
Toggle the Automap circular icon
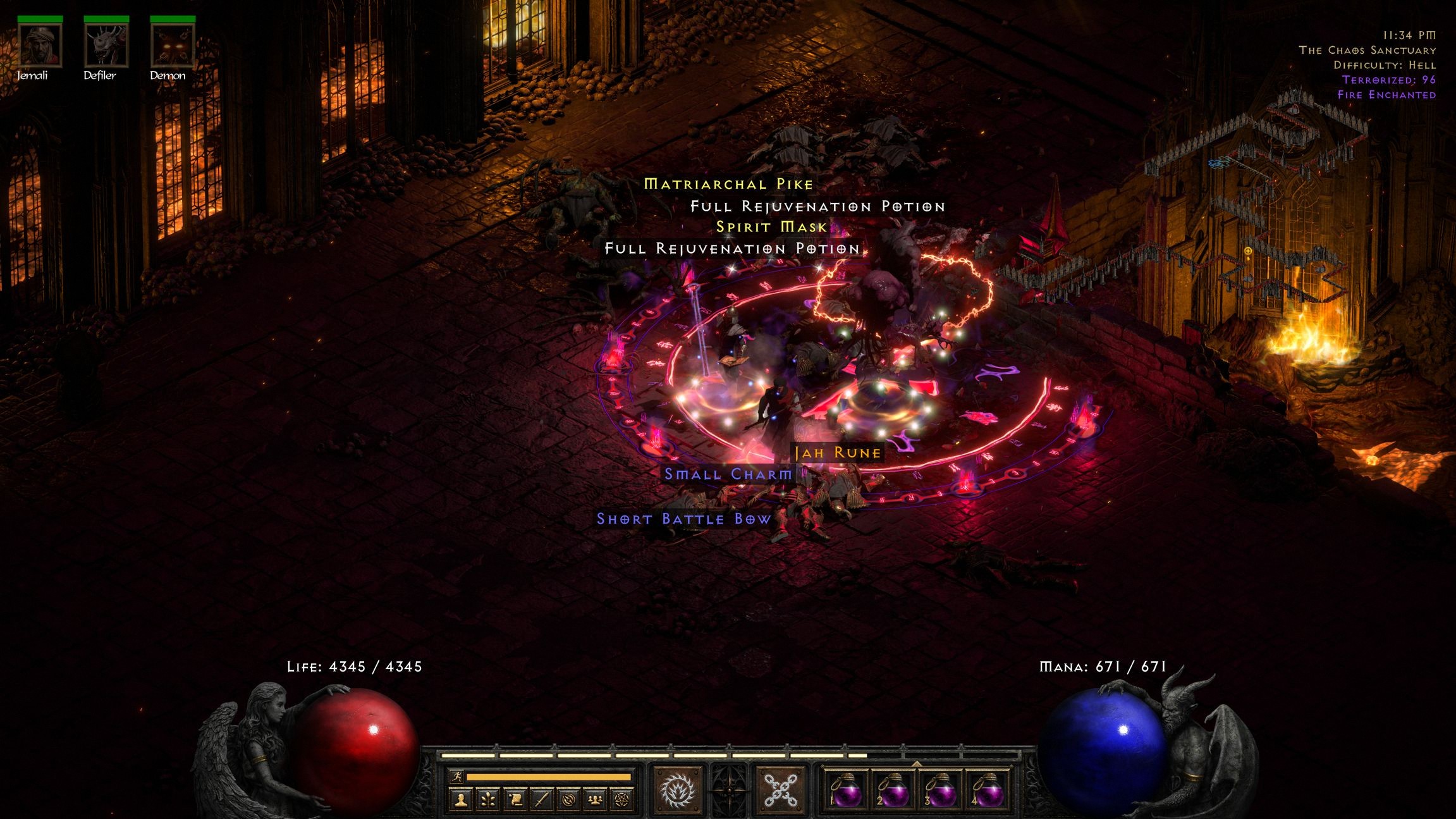coord(569,801)
